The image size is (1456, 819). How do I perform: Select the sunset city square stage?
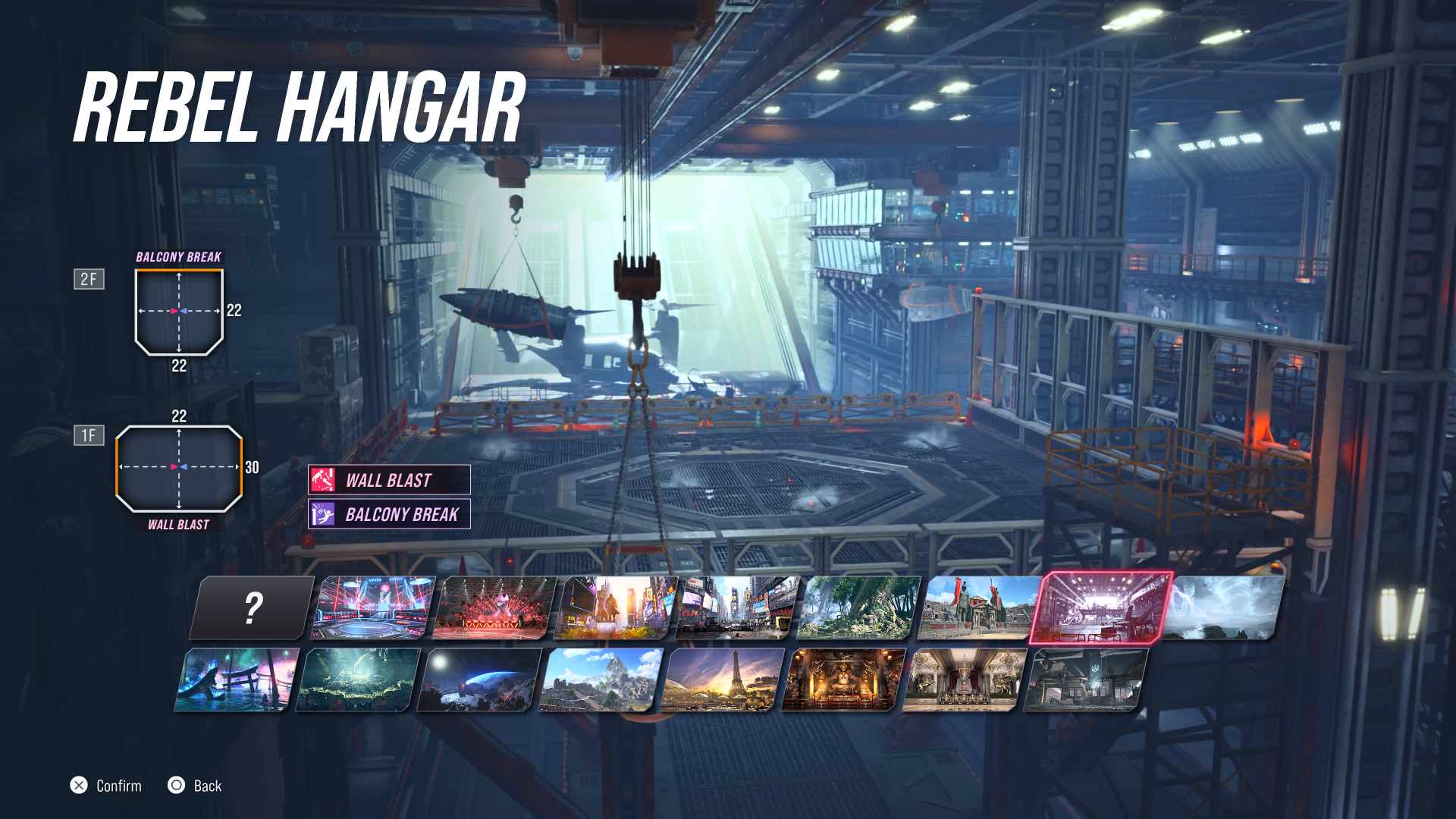click(x=617, y=607)
